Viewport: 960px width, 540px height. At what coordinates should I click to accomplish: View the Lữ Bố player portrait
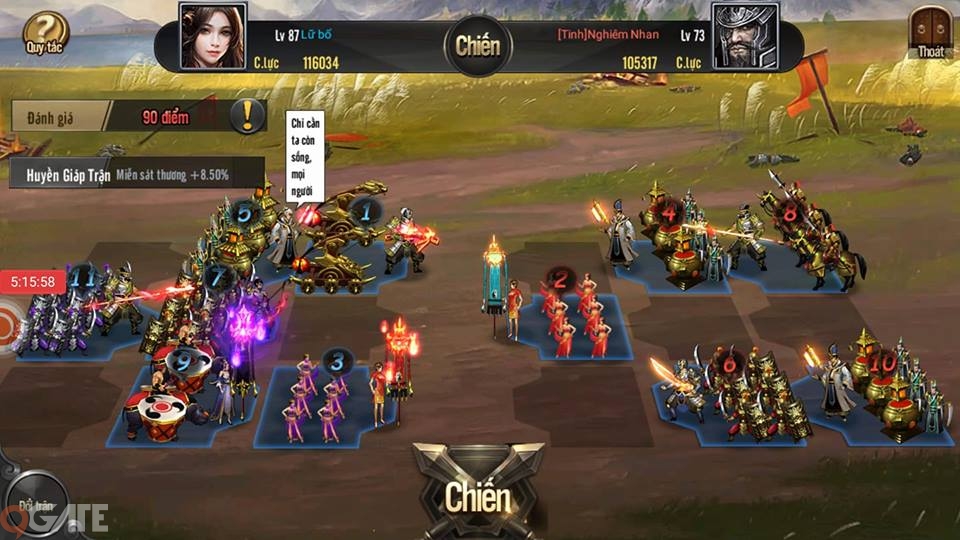pos(212,36)
